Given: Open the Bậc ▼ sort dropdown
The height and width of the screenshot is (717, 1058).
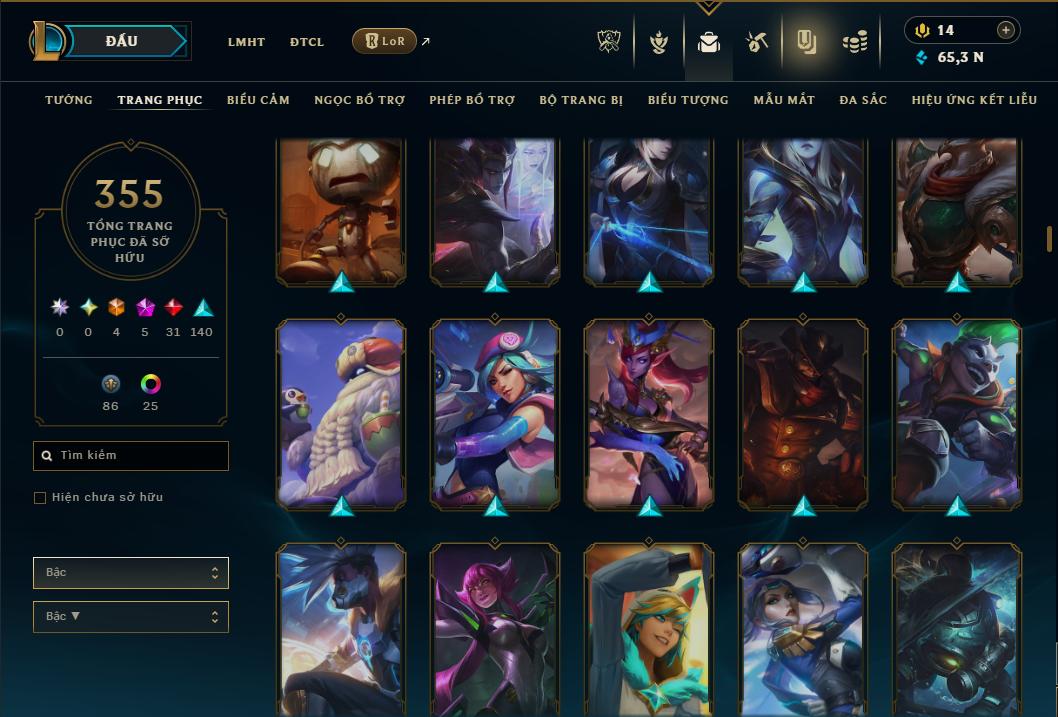Looking at the screenshot, I should point(131,616).
